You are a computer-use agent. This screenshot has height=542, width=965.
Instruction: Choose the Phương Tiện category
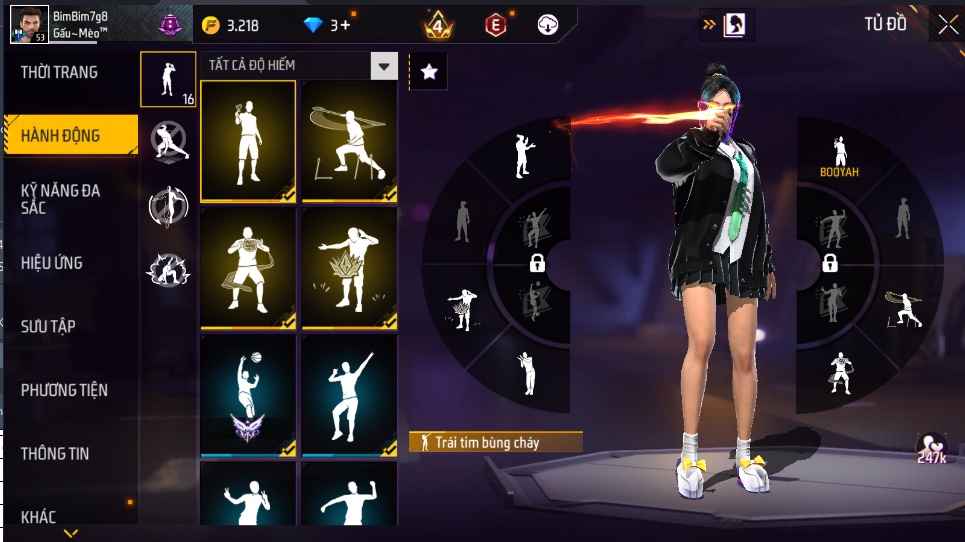(x=64, y=390)
